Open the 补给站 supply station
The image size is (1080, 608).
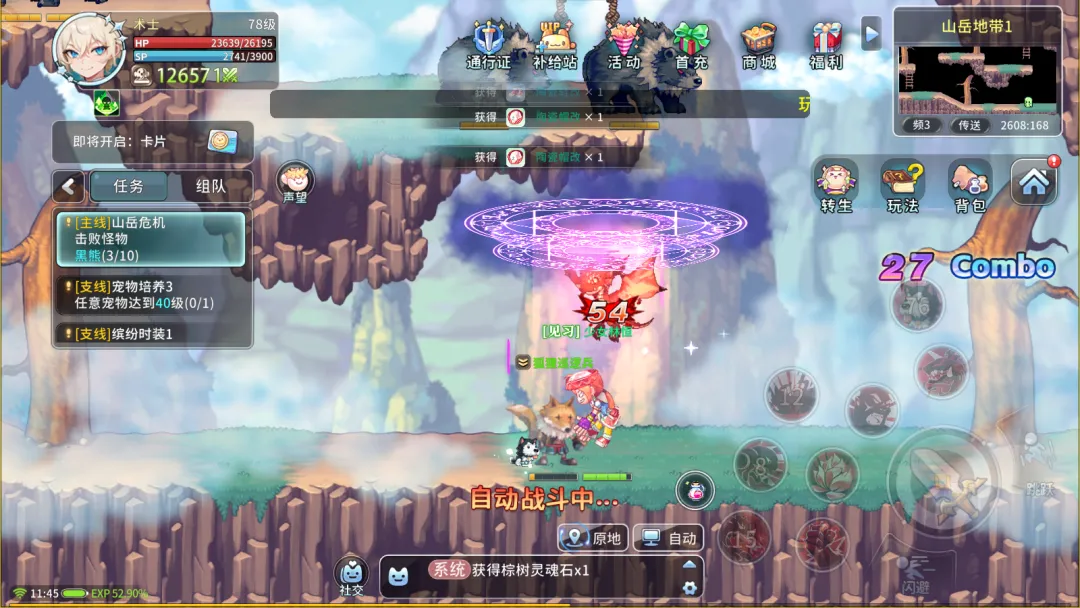[555, 45]
